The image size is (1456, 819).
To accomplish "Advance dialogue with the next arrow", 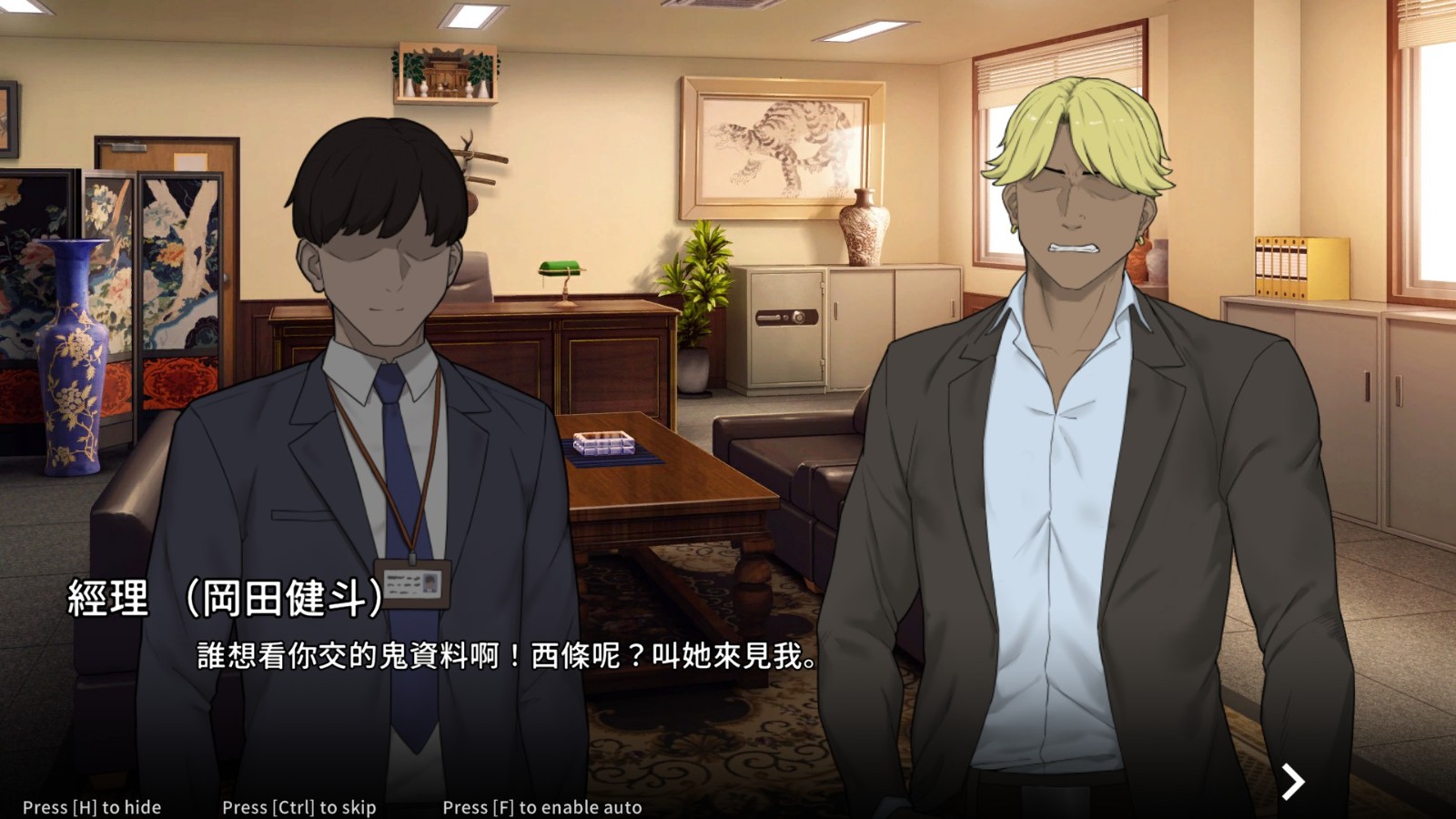I will click(1292, 781).
